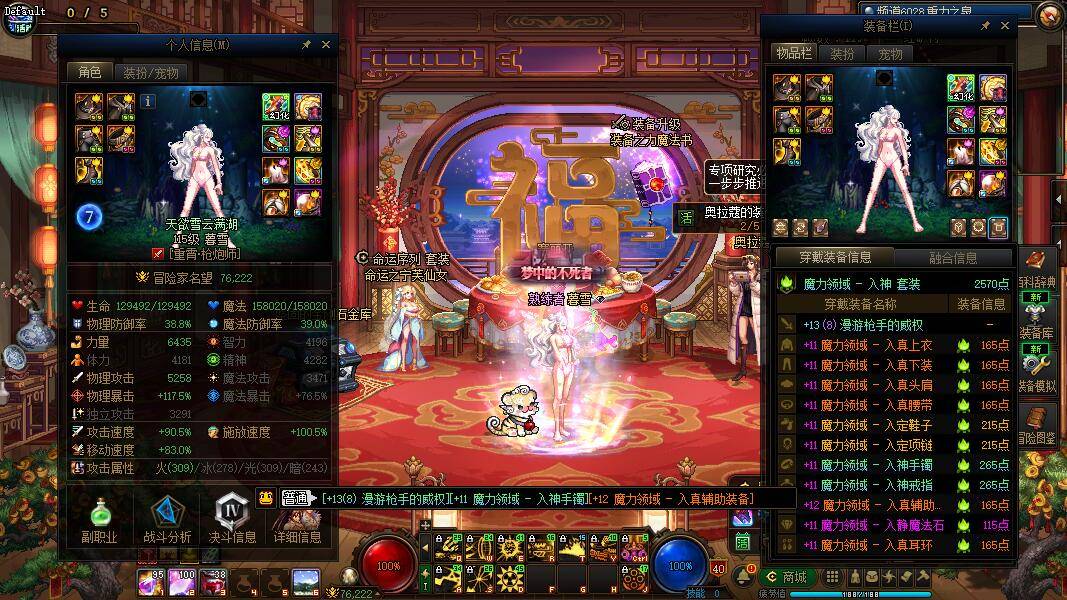This screenshot has width=1067, height=600.
Task: Show 决斗信息 duel information
Action: click(x=232, y=518)
